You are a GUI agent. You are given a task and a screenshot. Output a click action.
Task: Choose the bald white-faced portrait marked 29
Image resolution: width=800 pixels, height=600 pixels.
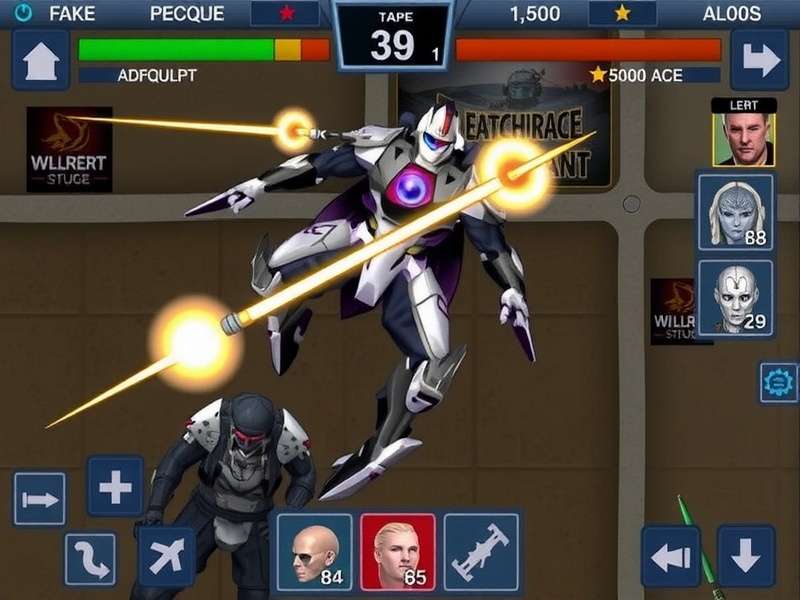click(736, 297)
